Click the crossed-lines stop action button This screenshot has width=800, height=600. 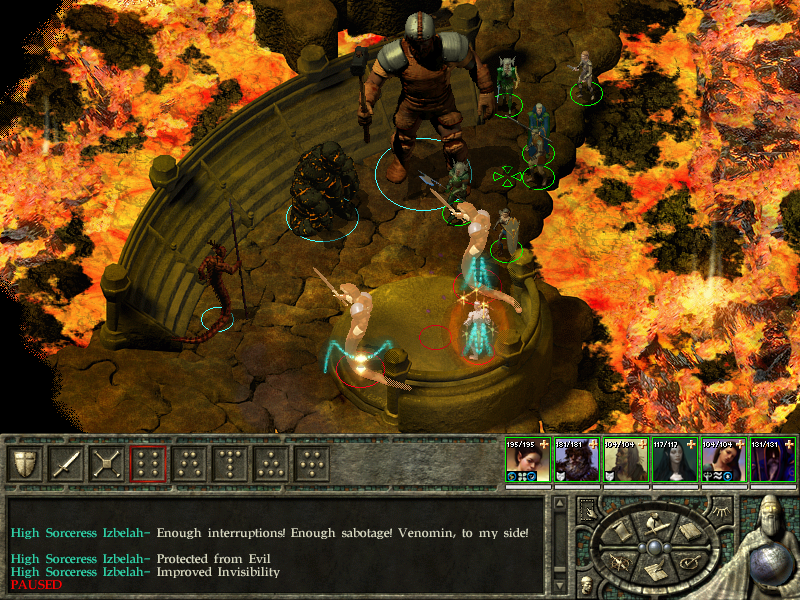pyautogui.click(x=106, y=464)
